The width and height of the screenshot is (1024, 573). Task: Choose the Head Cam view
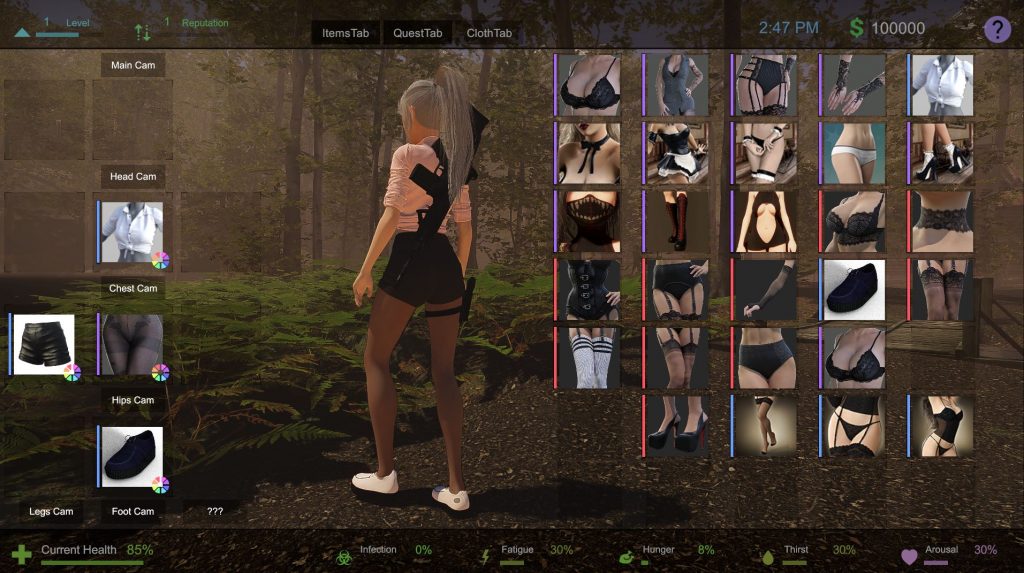(x=133, y=177)
